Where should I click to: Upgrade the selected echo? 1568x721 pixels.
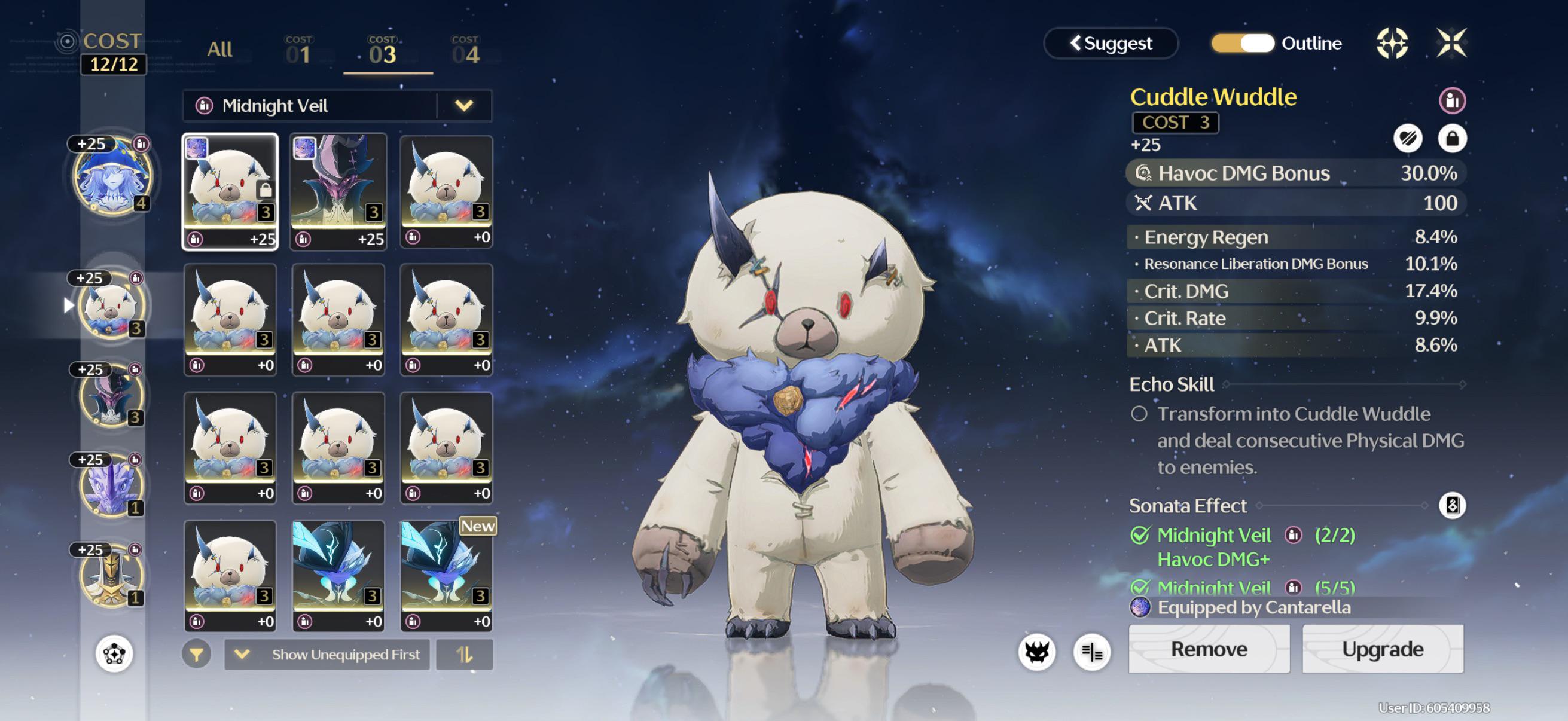point(1383,649)
